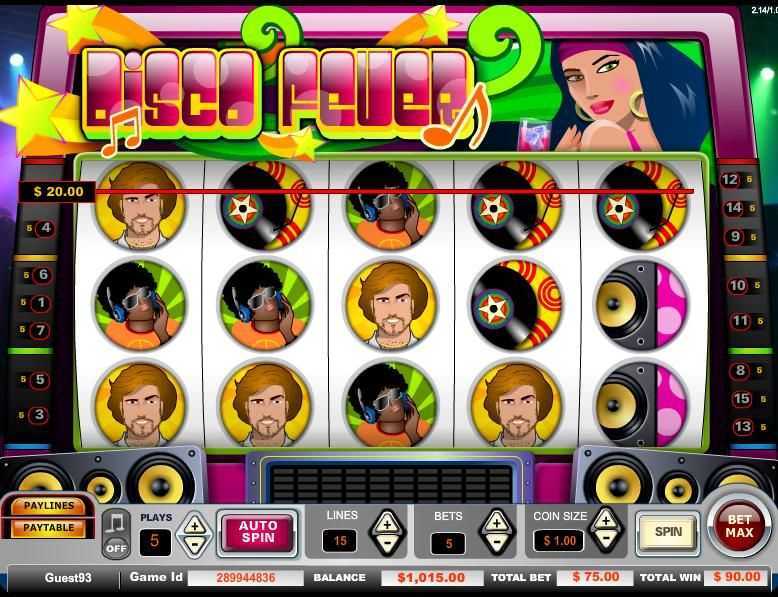Toggle the music note sound switch
Viewport: 778px width, 597px height.
[x=116, y=535]
